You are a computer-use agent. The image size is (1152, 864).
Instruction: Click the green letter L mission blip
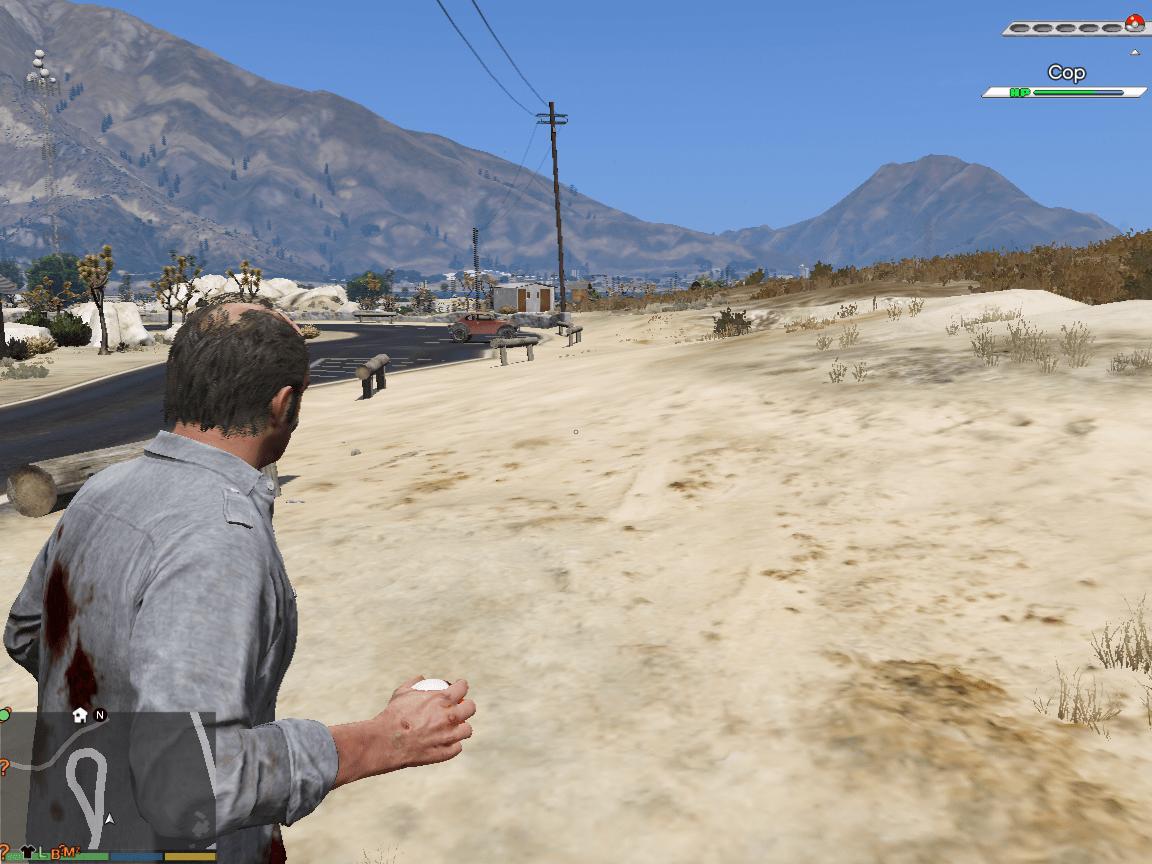click(x=43, y=852)
